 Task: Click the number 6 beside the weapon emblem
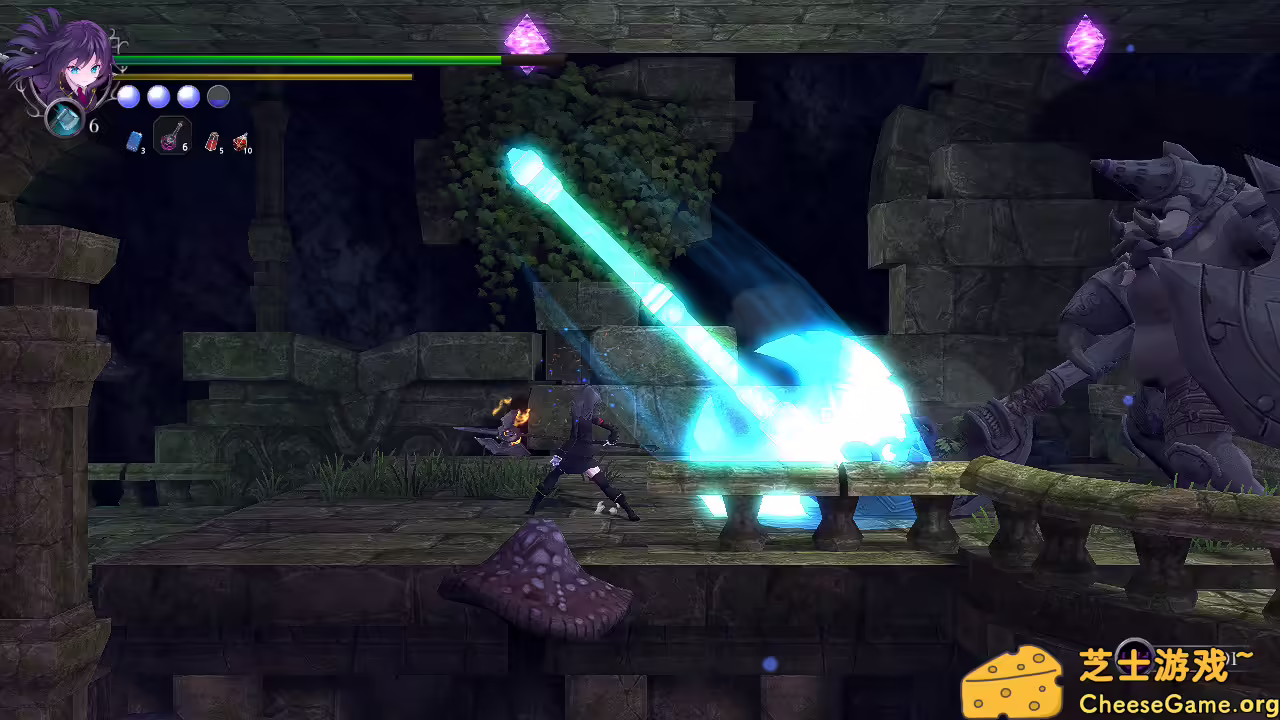(94, 126)
